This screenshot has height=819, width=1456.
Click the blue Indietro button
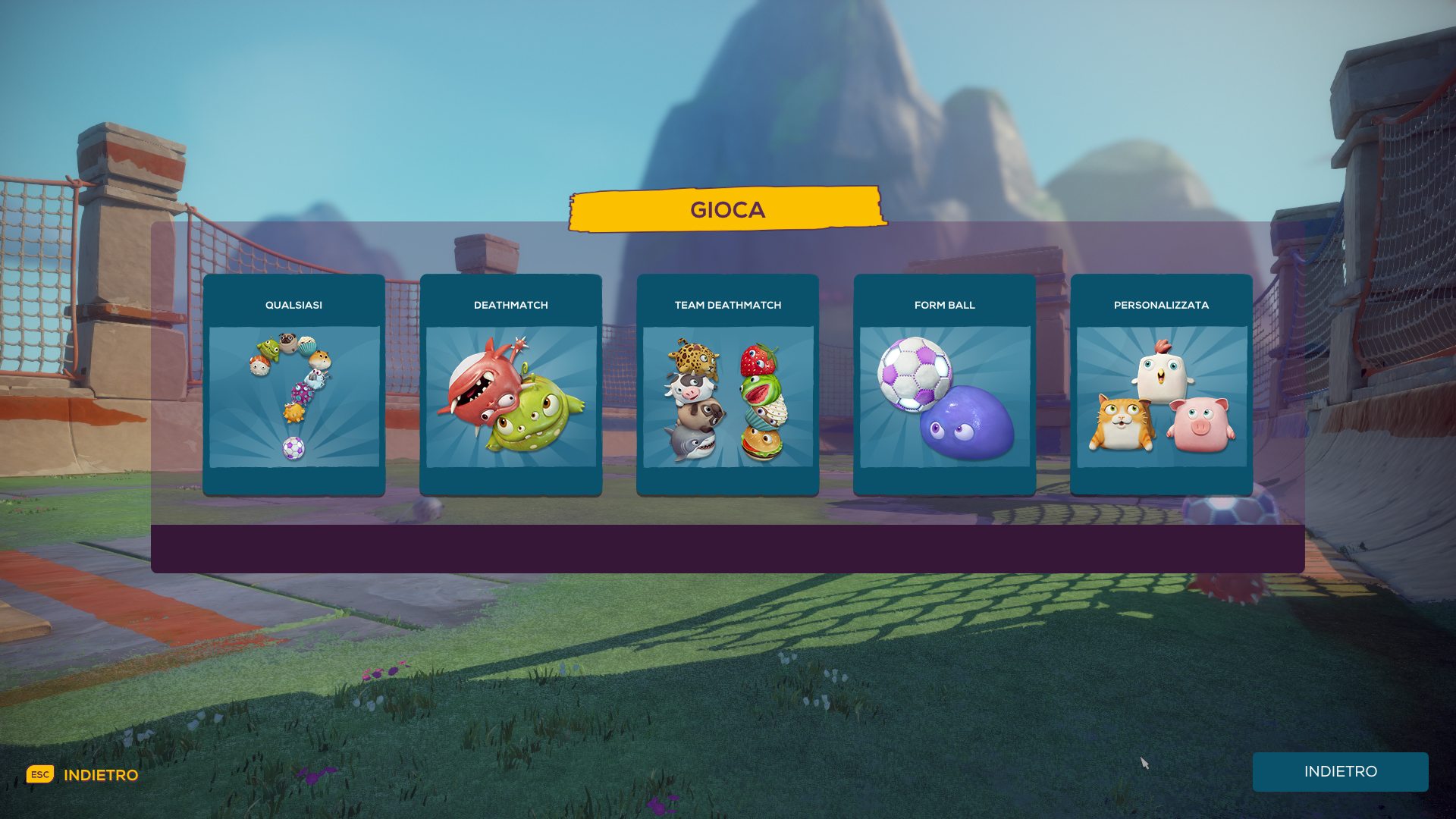[x=1340, y=771]
